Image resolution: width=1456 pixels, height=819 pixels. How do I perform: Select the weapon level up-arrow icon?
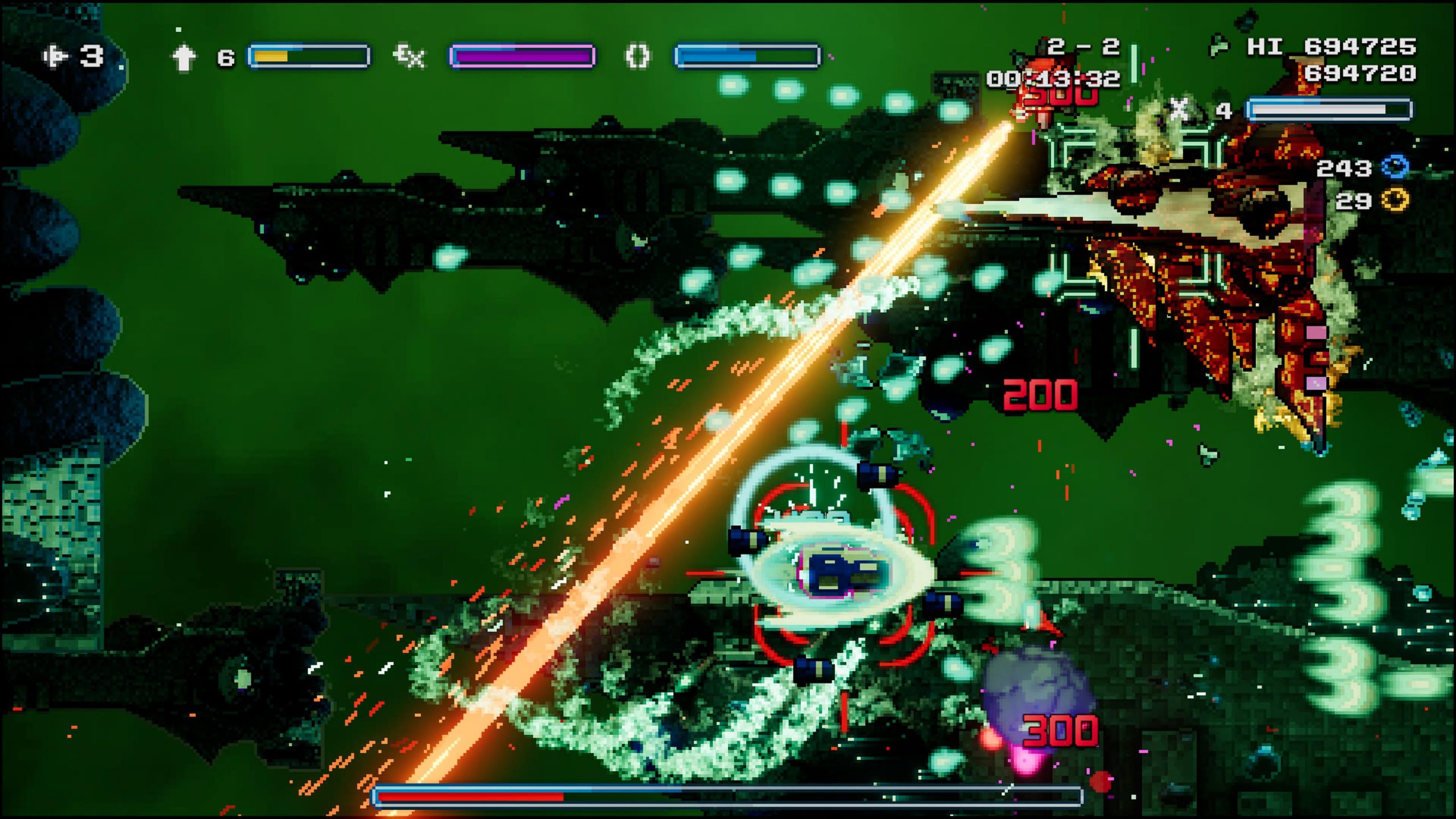[184, 57]
